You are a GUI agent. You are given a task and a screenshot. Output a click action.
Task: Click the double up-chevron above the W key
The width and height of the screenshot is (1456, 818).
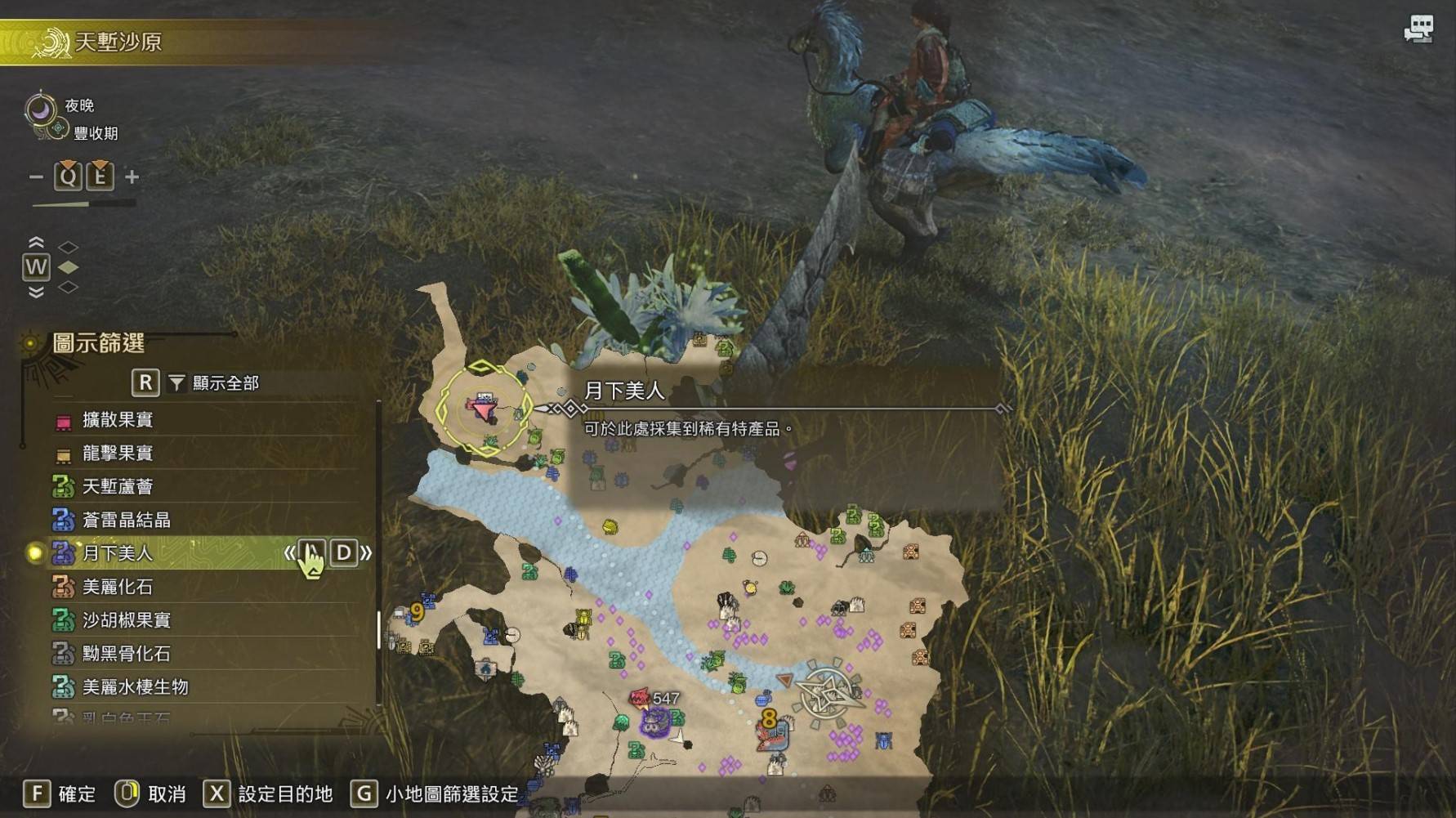click(34, 241)
